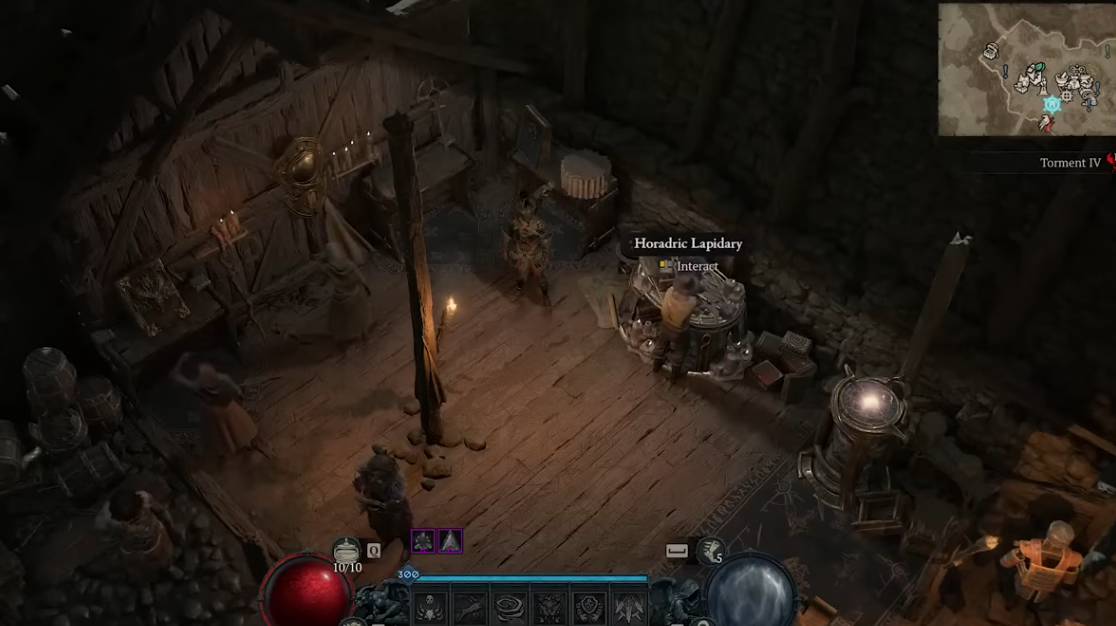Activate the demon face skill slot
This screenshot has width=1116, height=626.
coord(549,605)
